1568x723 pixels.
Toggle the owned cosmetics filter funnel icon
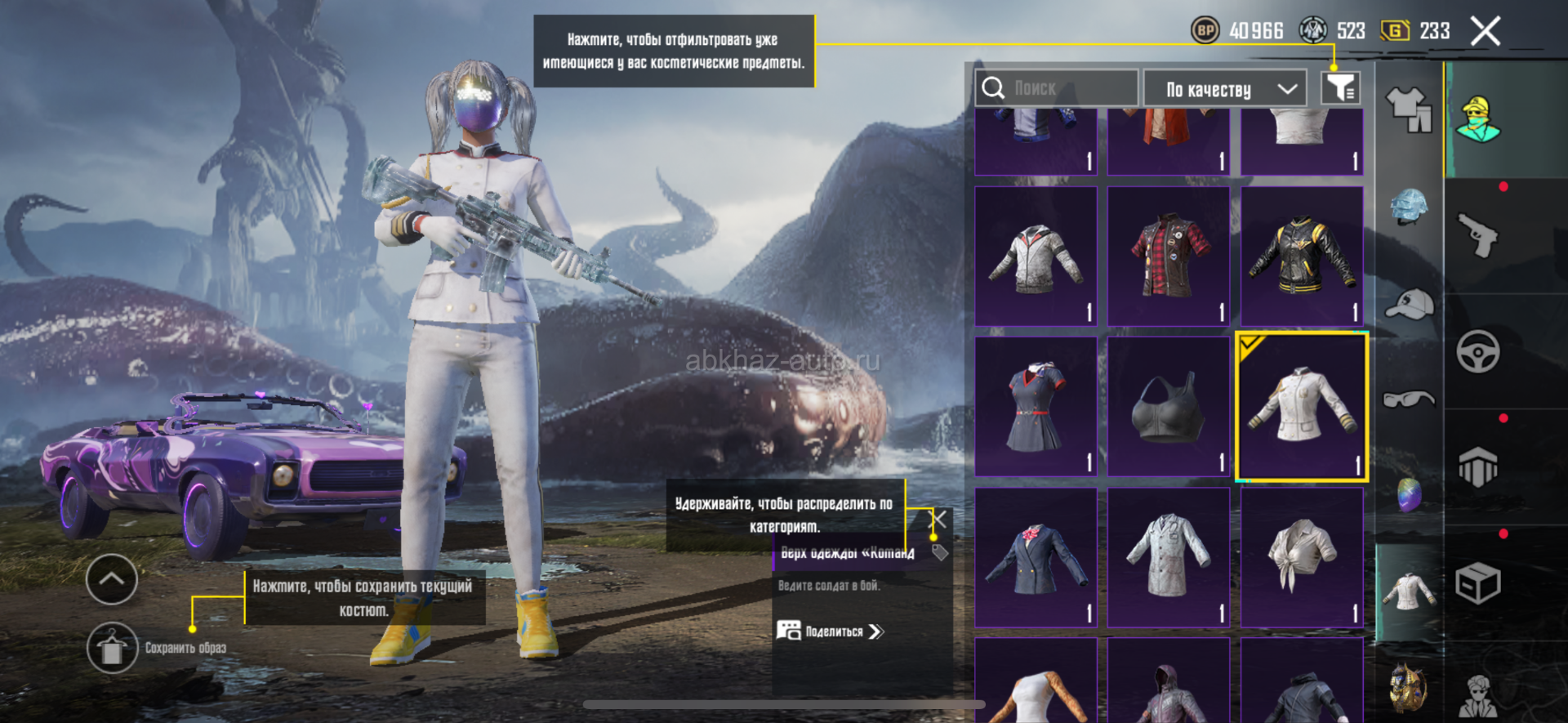[x=1340, y=87]
